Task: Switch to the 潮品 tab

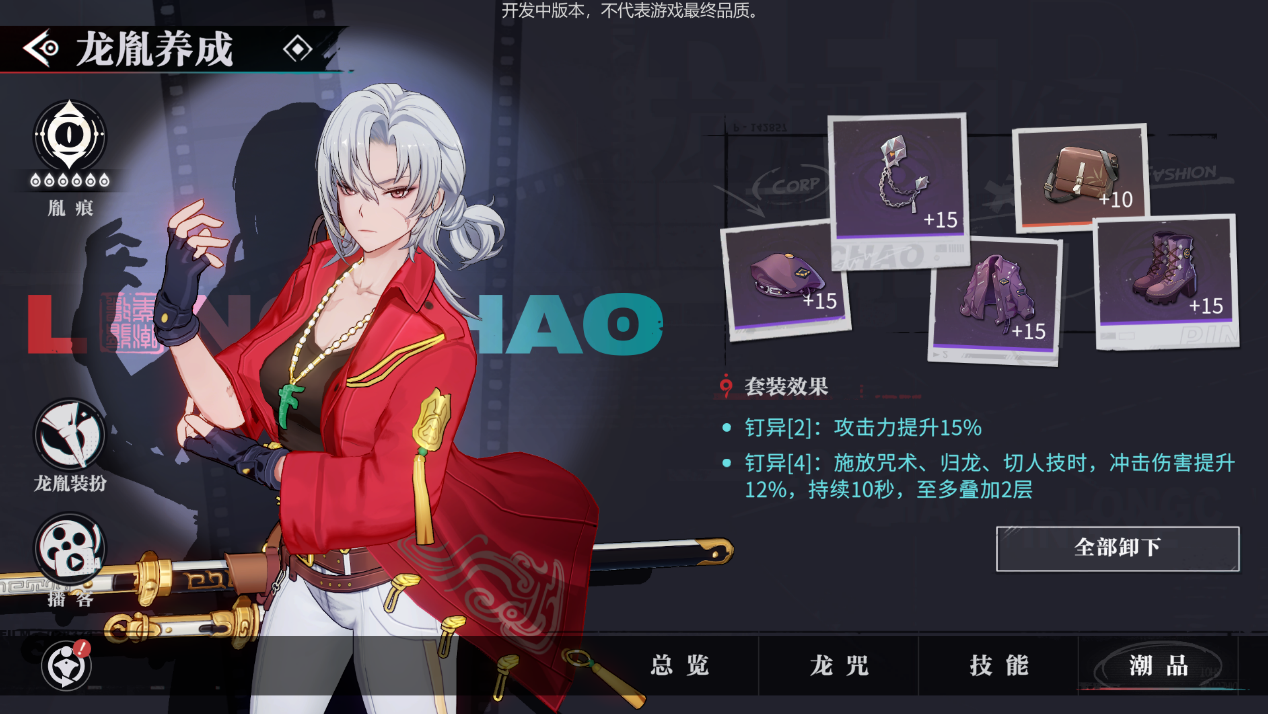Action: coord(1158,666)
